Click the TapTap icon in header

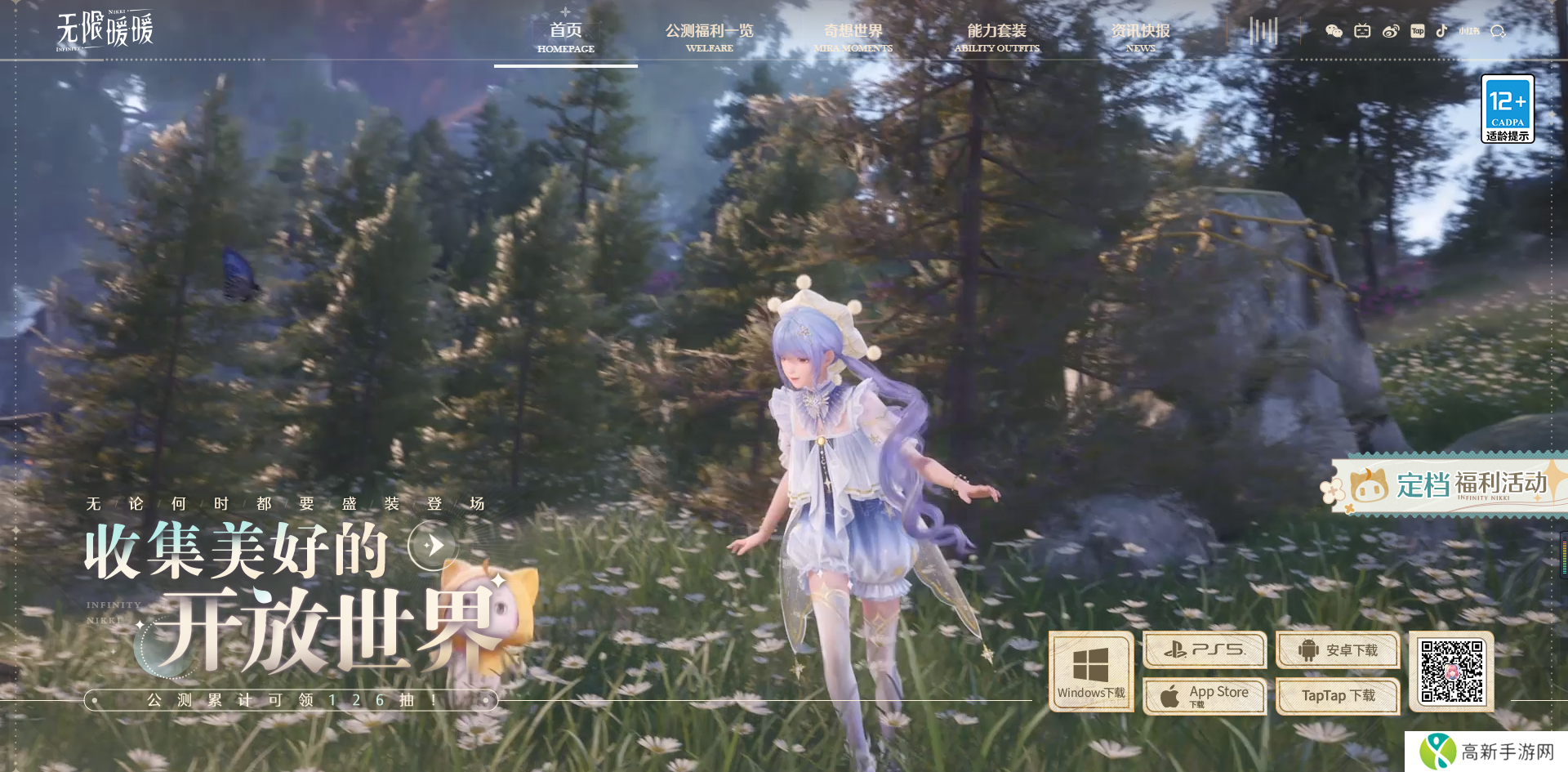click(x=1418, y=31)
